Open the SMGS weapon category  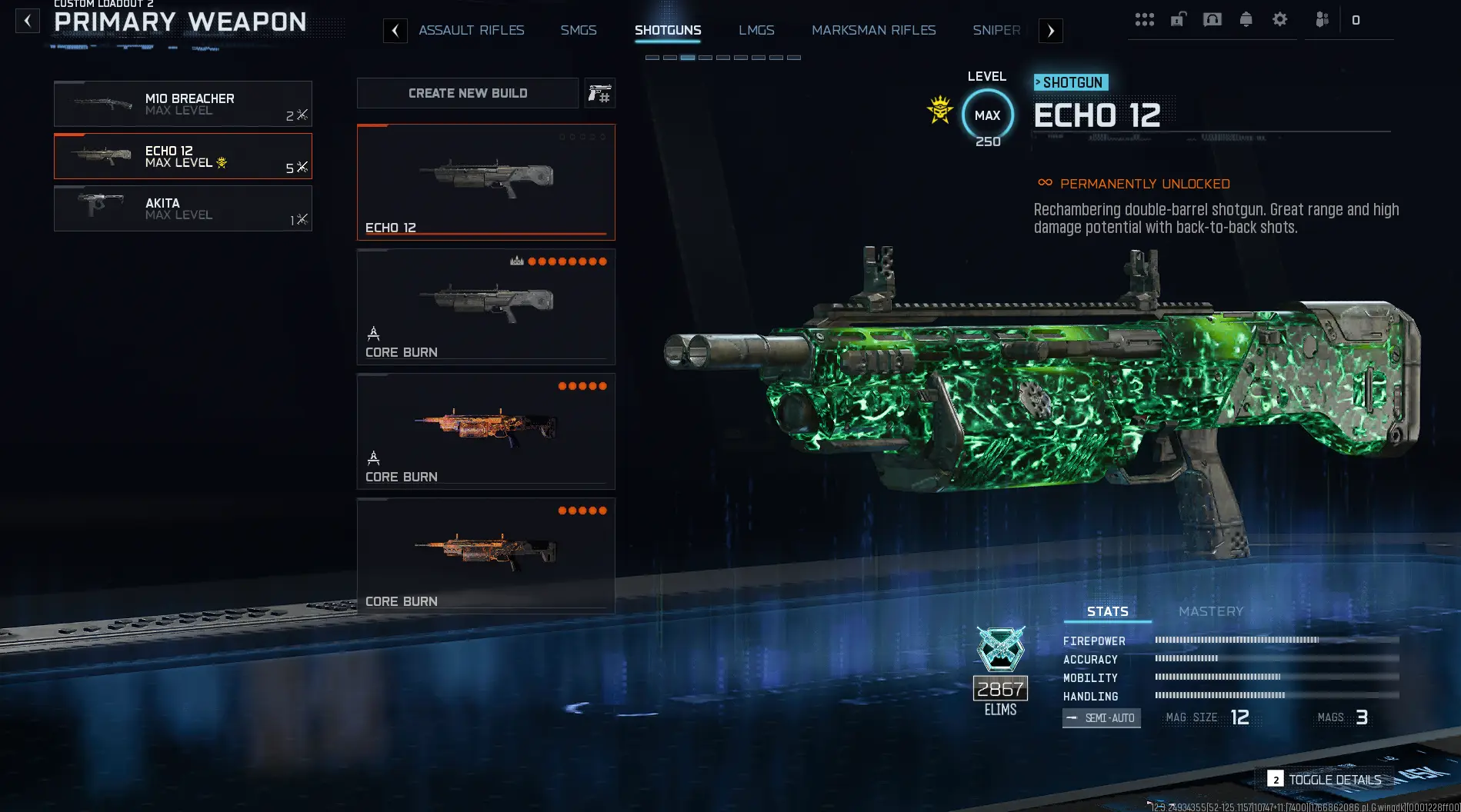point(579,30)
